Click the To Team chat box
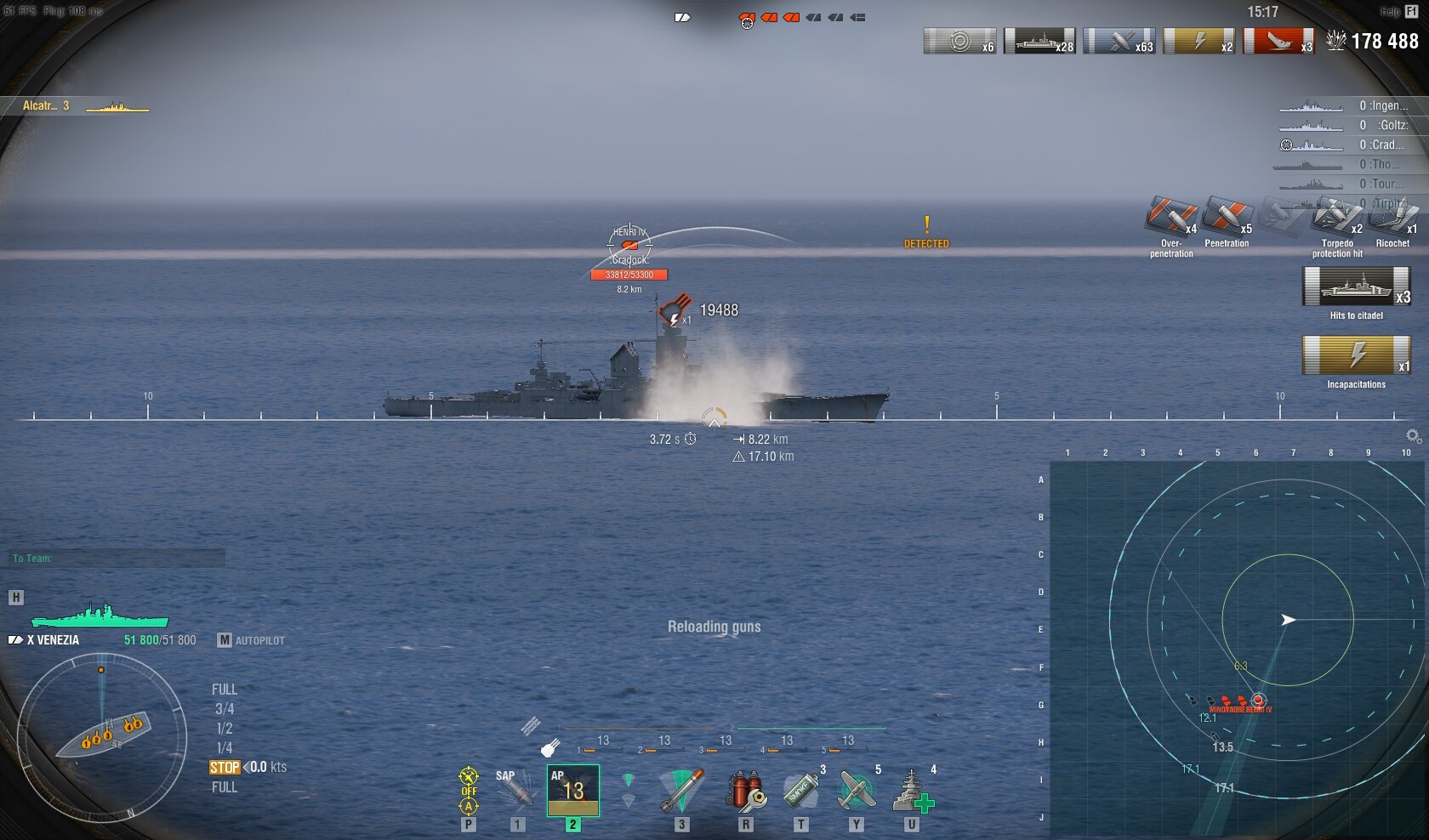1429x840 pixels. click(x=117, y=559)
